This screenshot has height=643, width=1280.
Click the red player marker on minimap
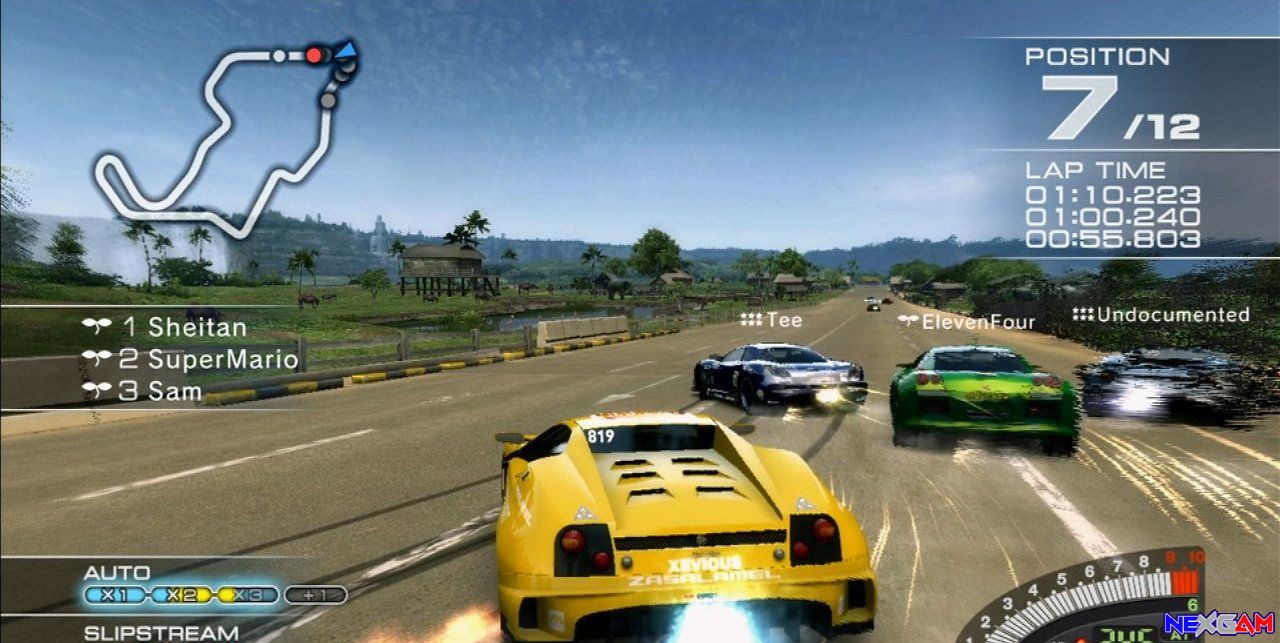click(x=314, y=55)
